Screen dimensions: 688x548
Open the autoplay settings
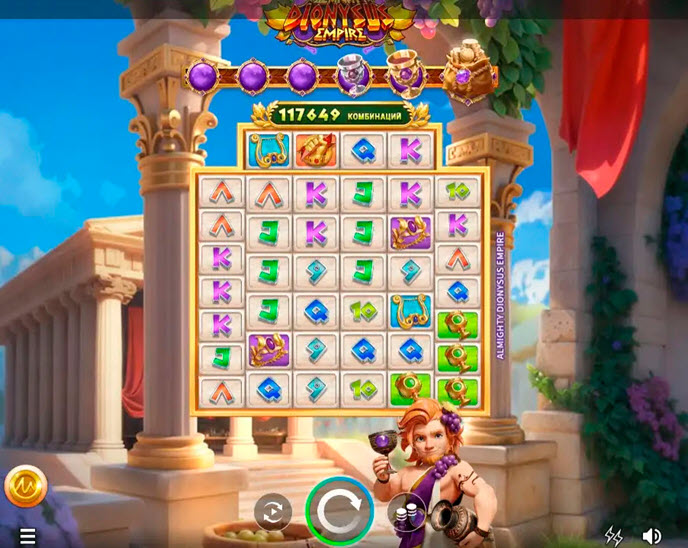(x=271, y=512)
